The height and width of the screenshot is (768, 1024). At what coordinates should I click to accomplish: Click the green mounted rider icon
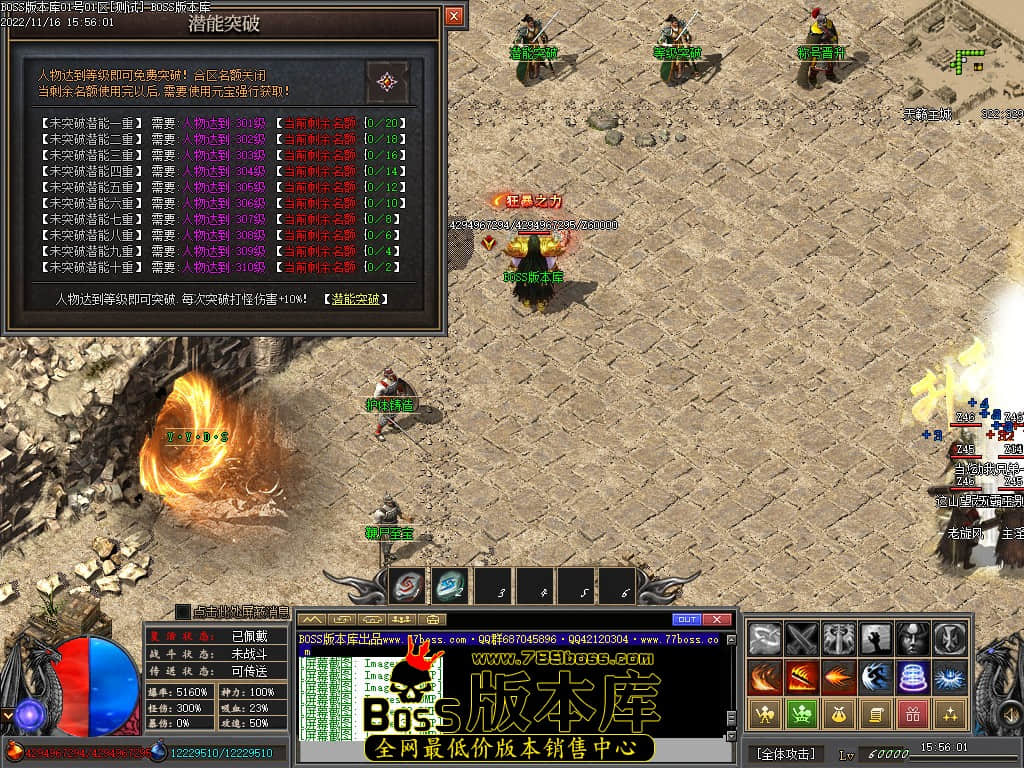coord(801,714)
